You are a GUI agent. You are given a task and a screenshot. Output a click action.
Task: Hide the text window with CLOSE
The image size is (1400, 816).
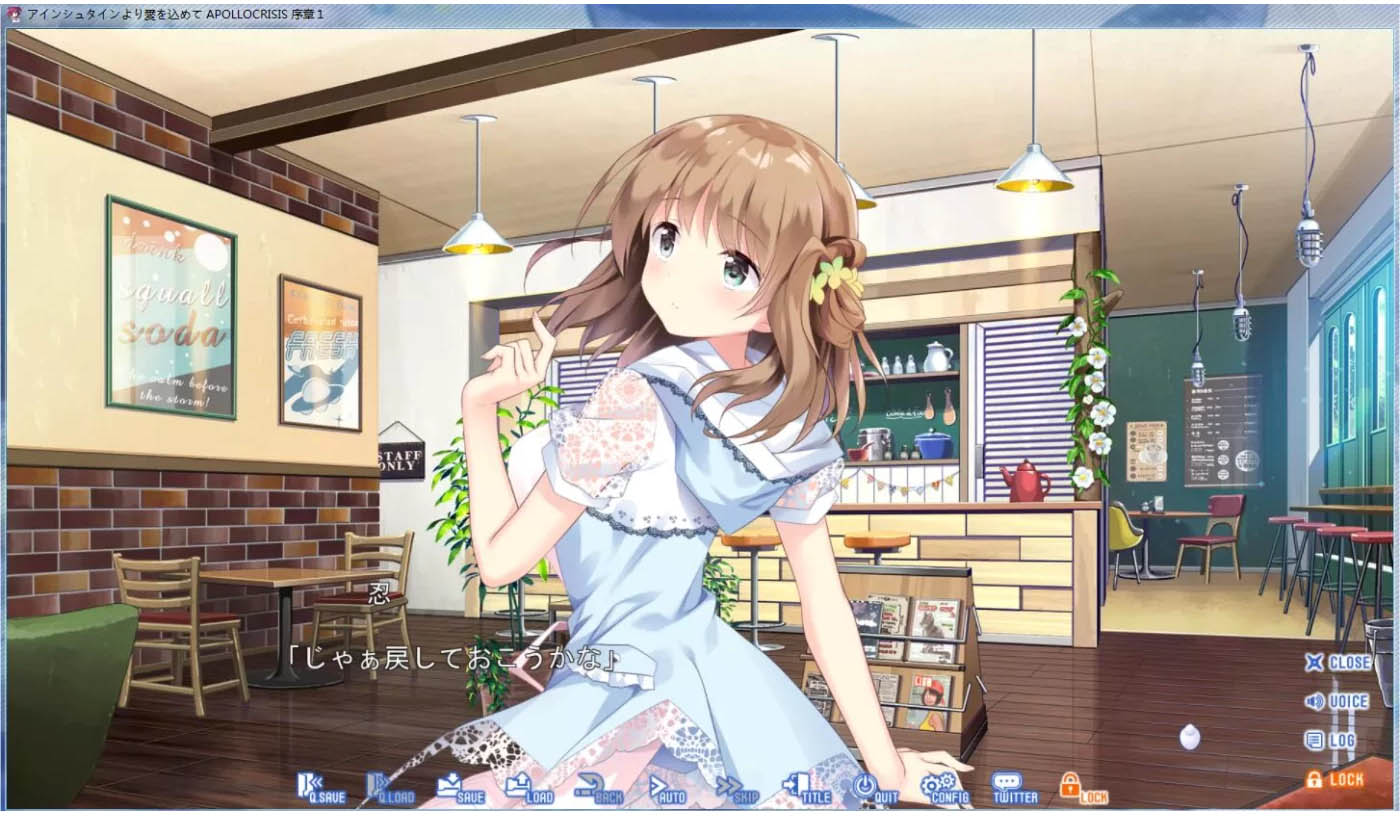1337,662
